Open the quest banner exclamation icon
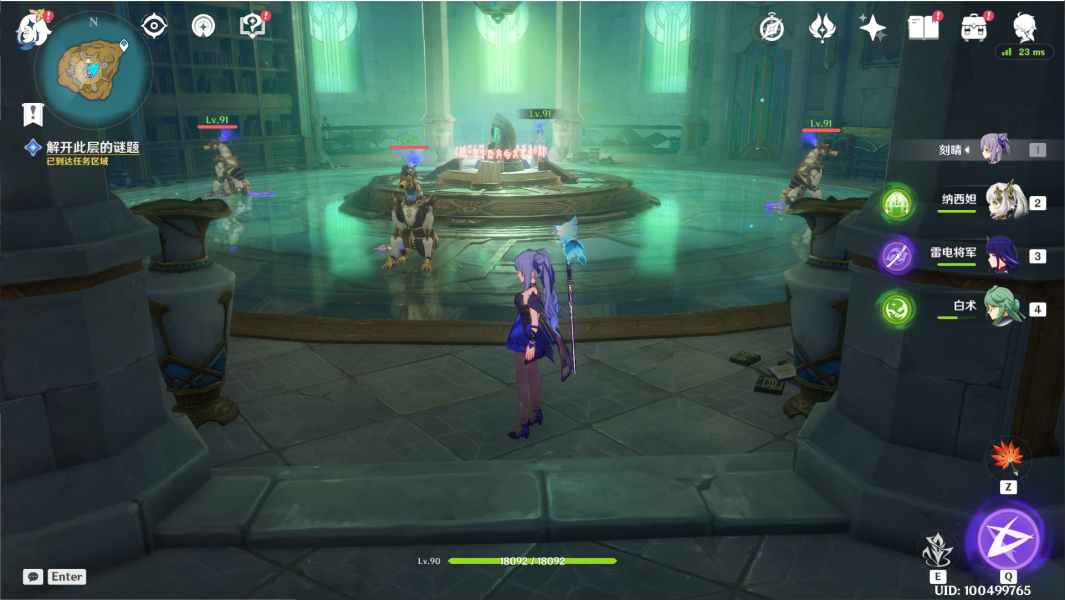 click(34, 114)
